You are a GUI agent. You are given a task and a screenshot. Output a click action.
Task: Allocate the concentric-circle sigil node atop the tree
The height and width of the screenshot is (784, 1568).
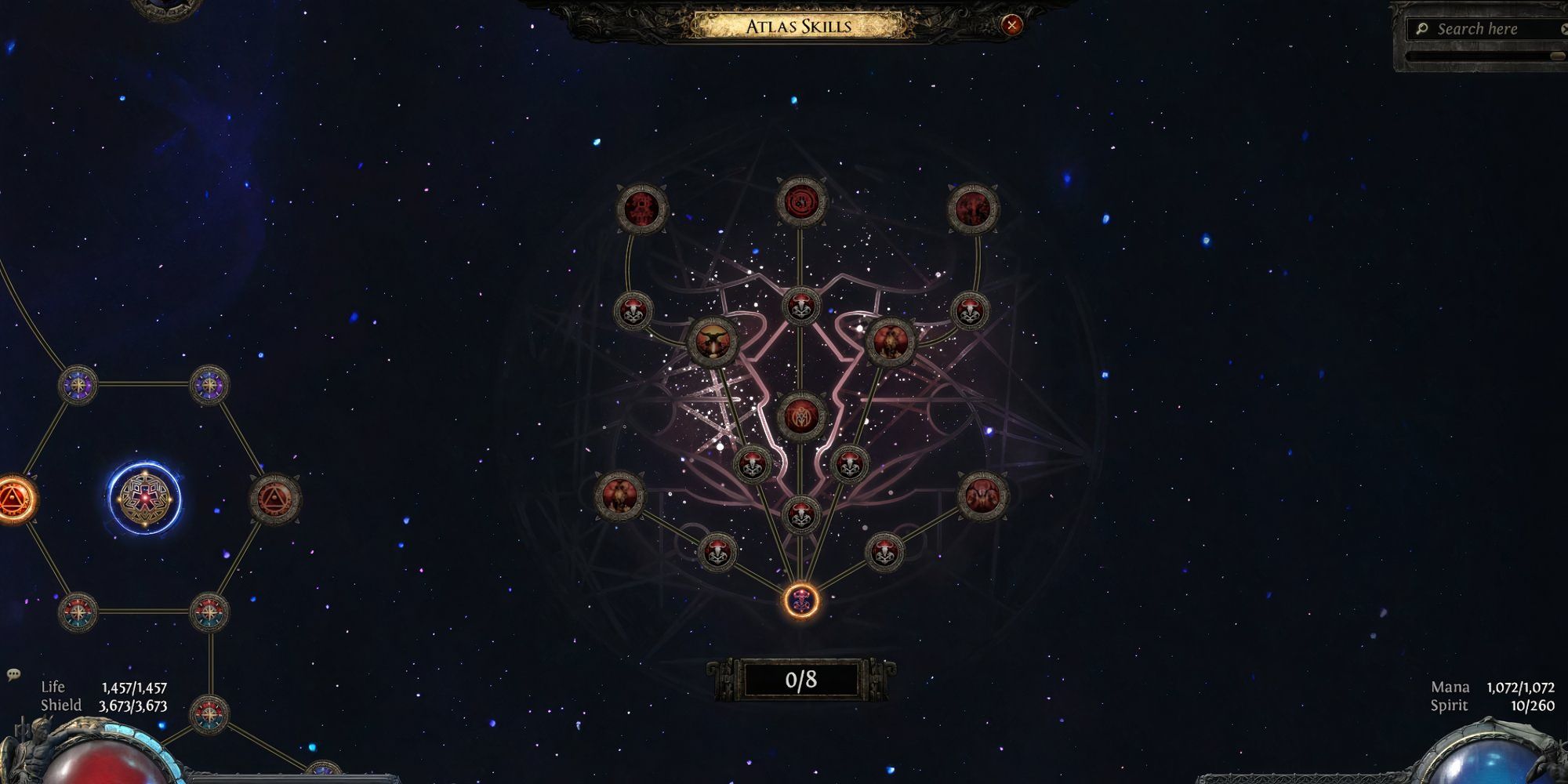[801, 201]
